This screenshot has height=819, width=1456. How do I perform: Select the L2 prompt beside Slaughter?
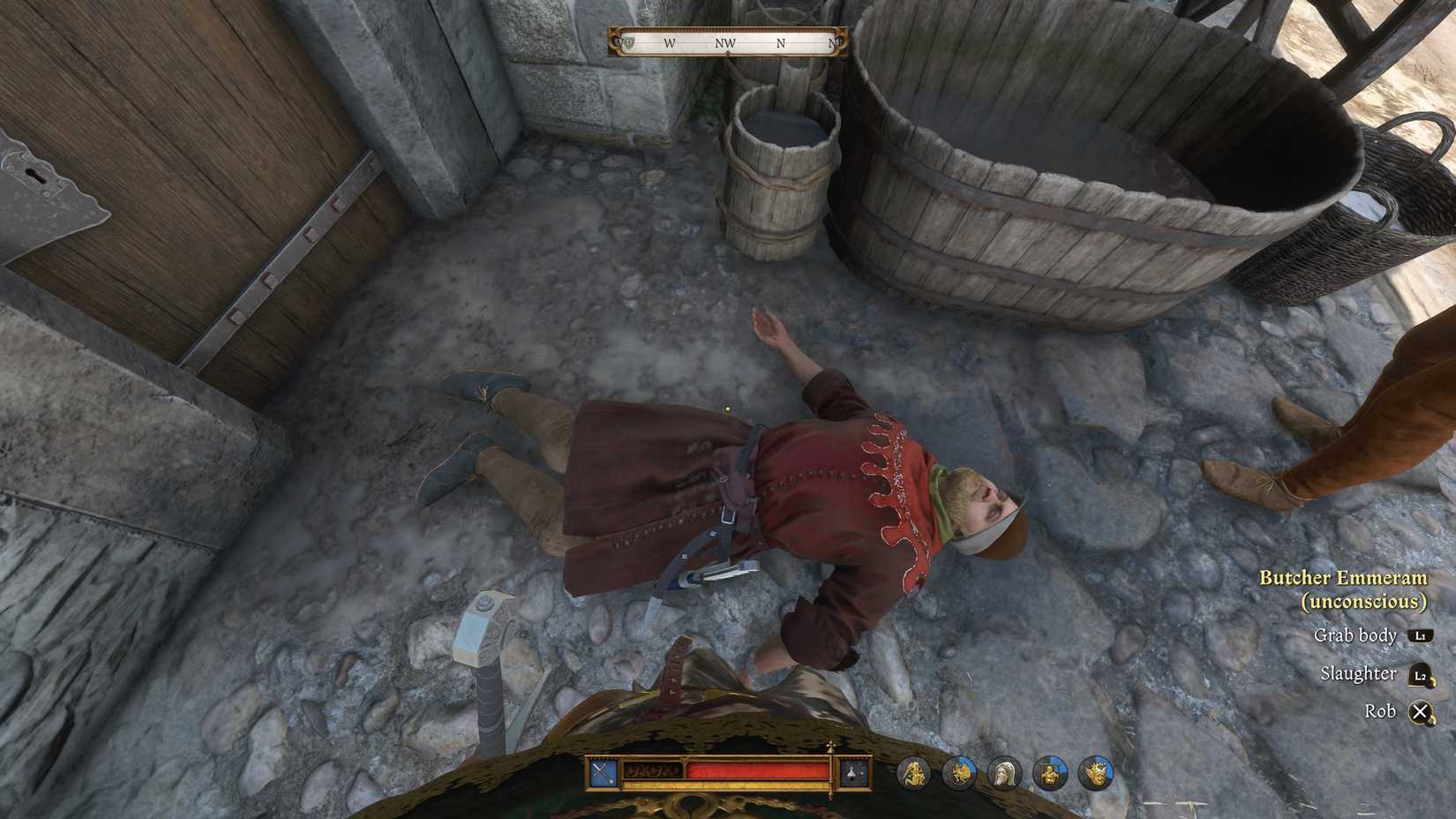coord(1422,673)
